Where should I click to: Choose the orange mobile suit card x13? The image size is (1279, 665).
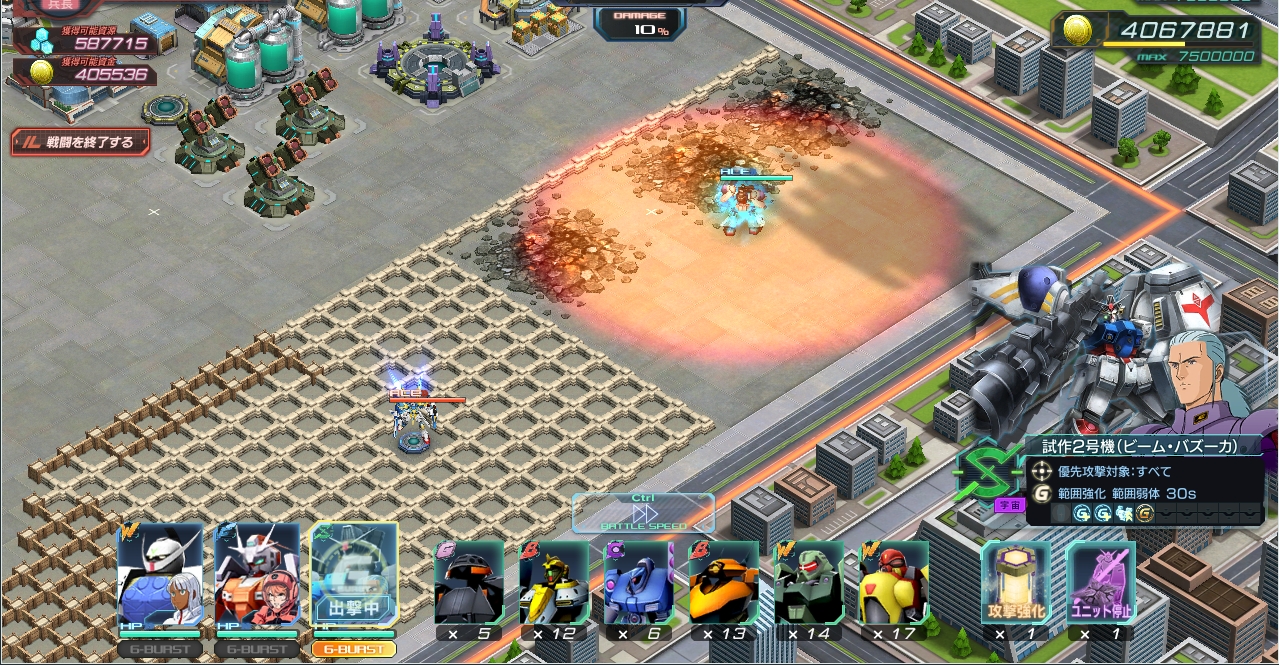724,583
